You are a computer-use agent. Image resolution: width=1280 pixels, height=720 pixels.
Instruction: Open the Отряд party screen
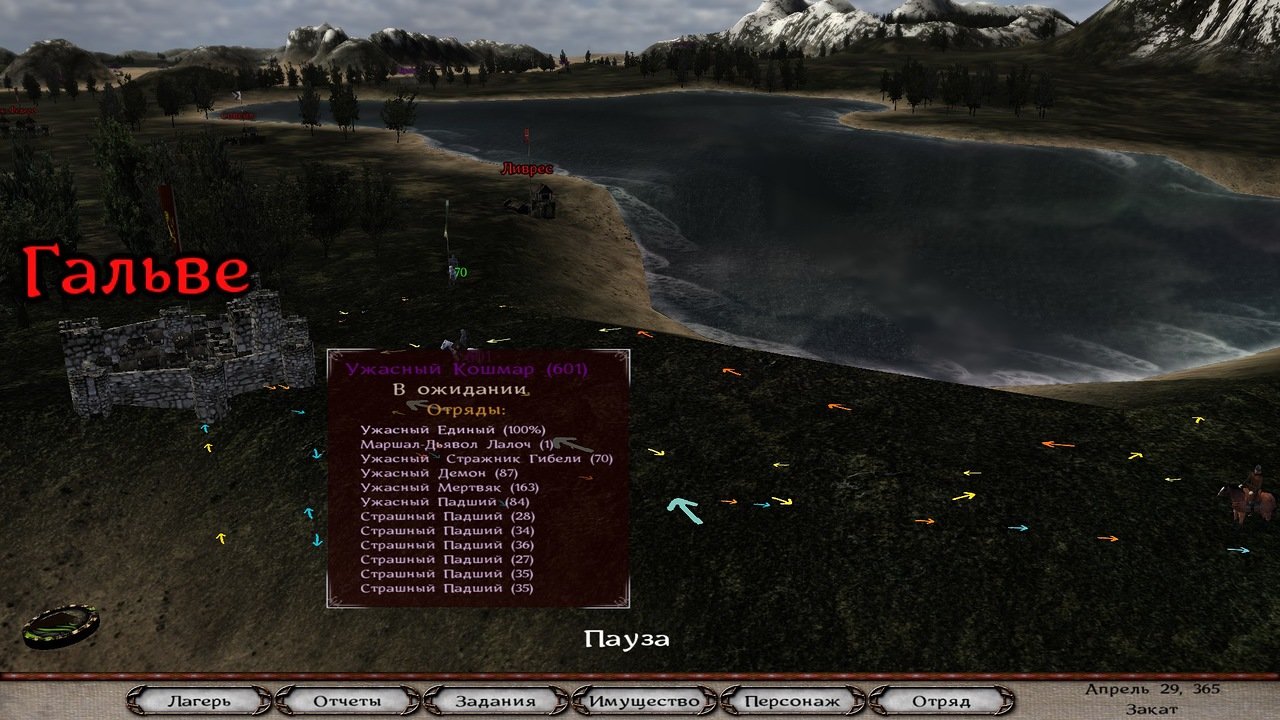[x=940, y=701]
